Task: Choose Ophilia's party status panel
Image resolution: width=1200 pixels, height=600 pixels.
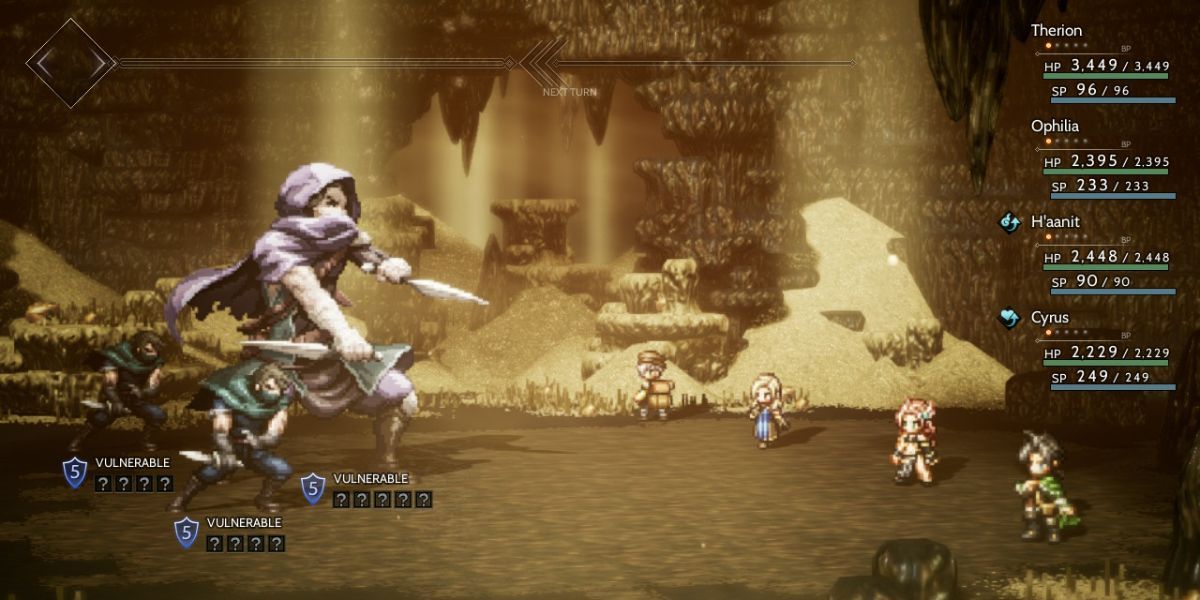Action: (x=1055, y=127)
